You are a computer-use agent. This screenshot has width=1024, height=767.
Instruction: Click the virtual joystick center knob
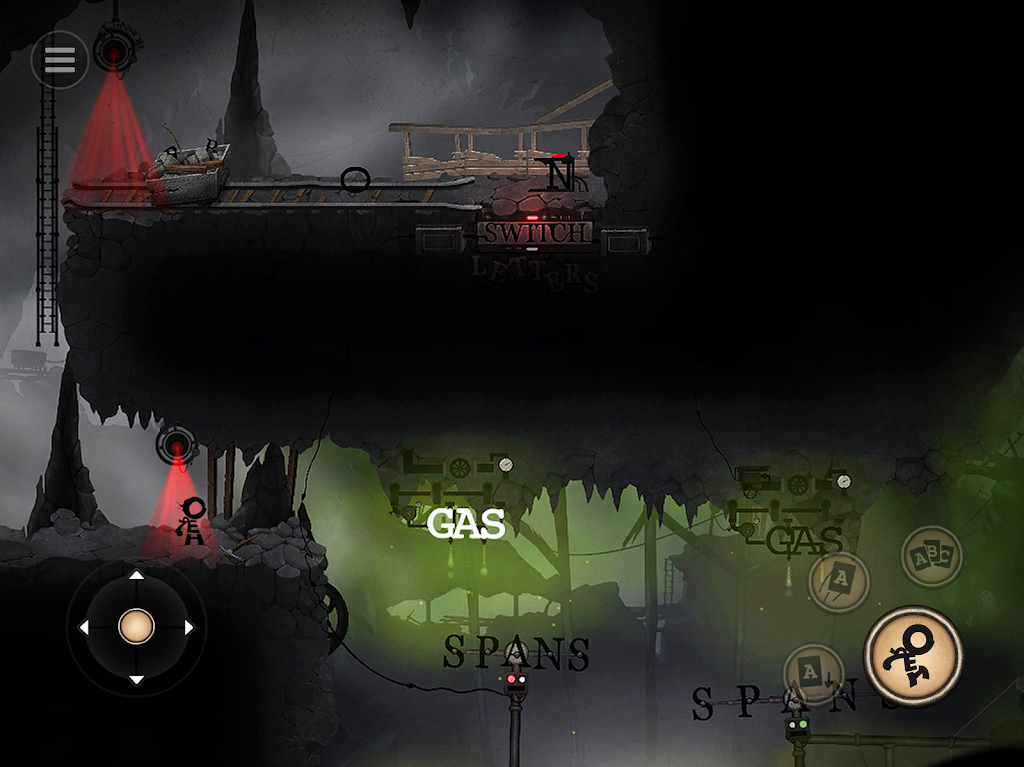(x=136, y=627)
